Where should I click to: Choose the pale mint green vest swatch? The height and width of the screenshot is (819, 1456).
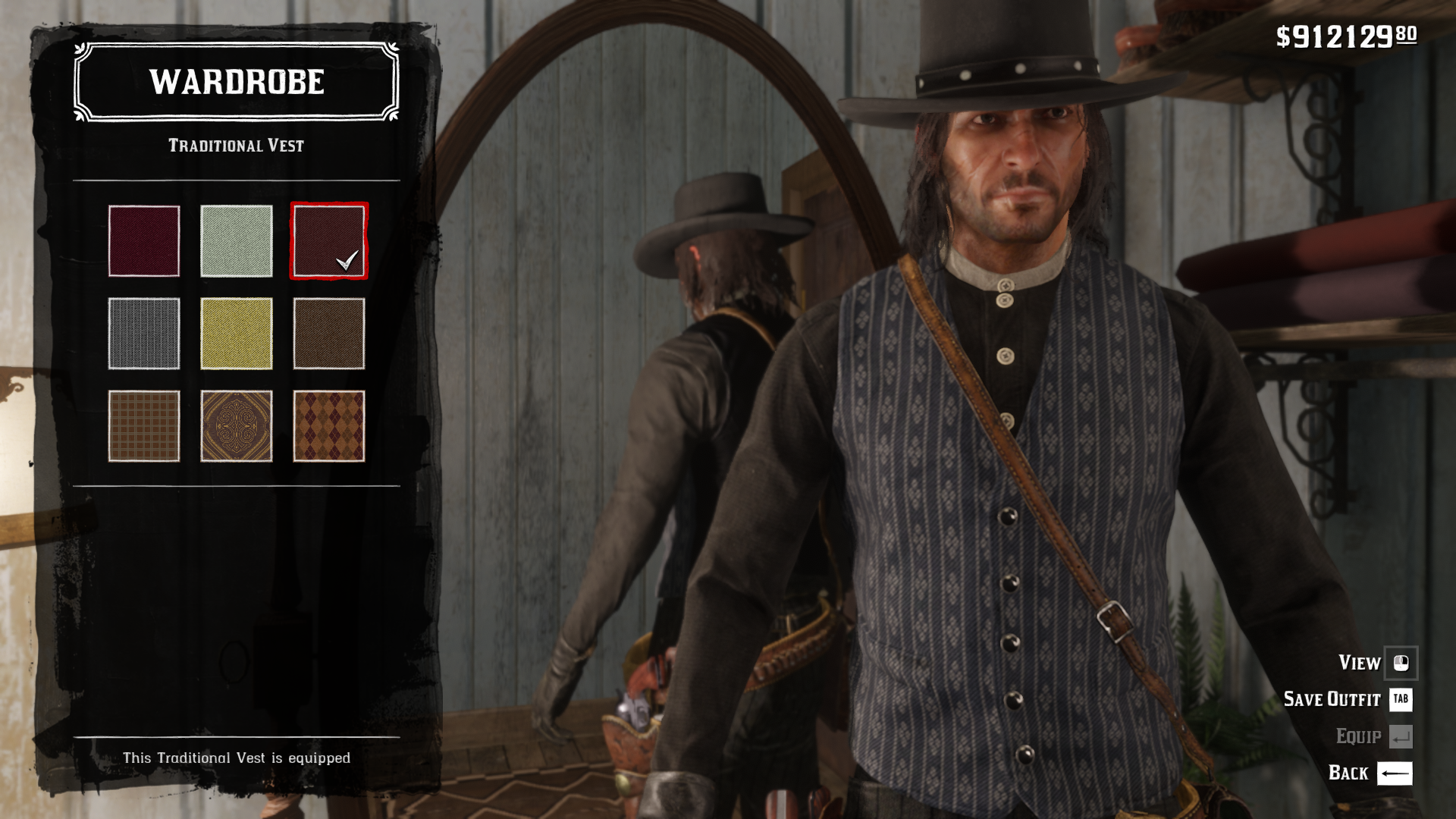pyautogui.click(x=237, y=241)
